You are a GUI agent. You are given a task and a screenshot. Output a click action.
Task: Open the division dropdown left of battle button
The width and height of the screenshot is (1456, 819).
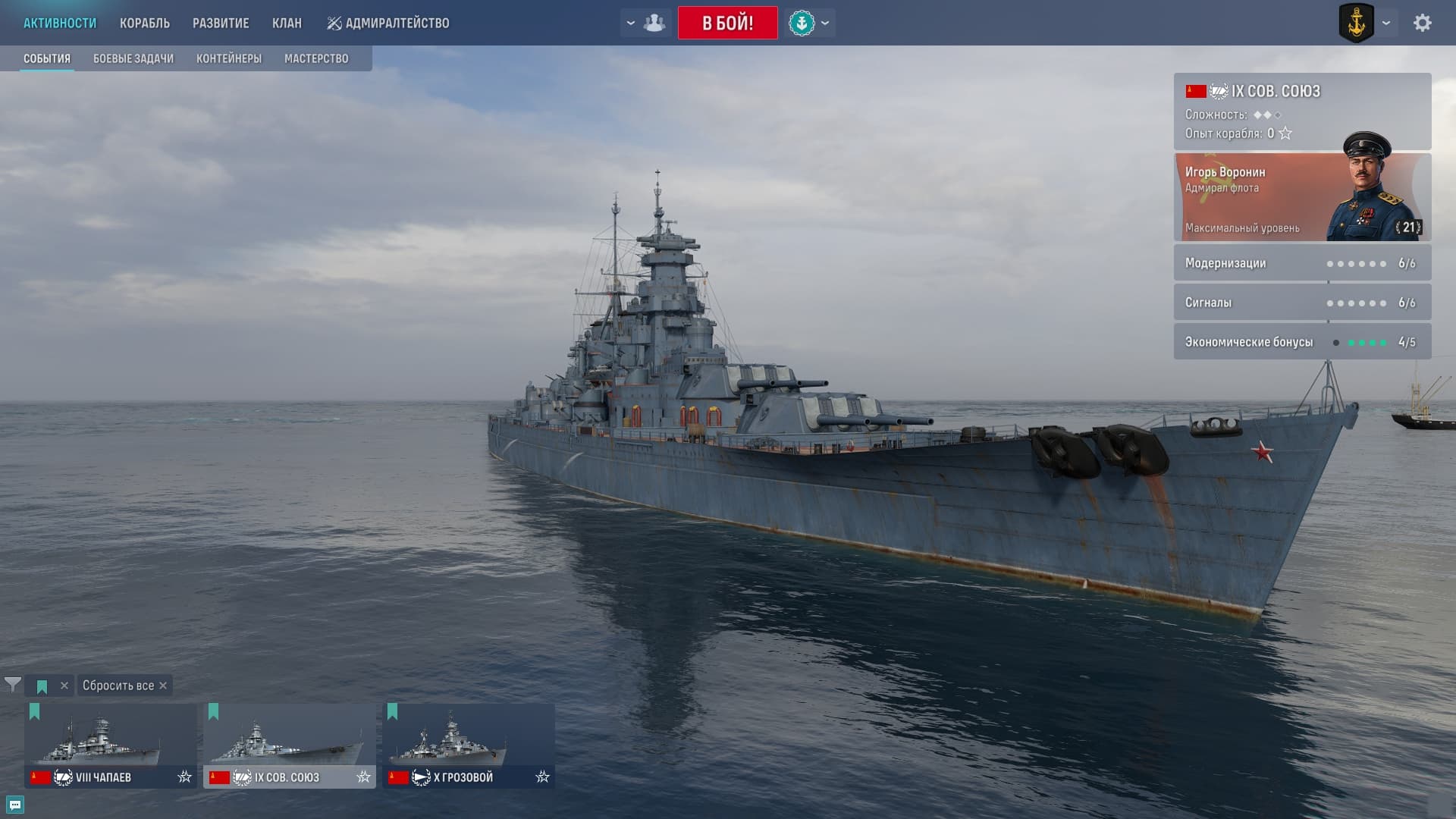point(645,23)
